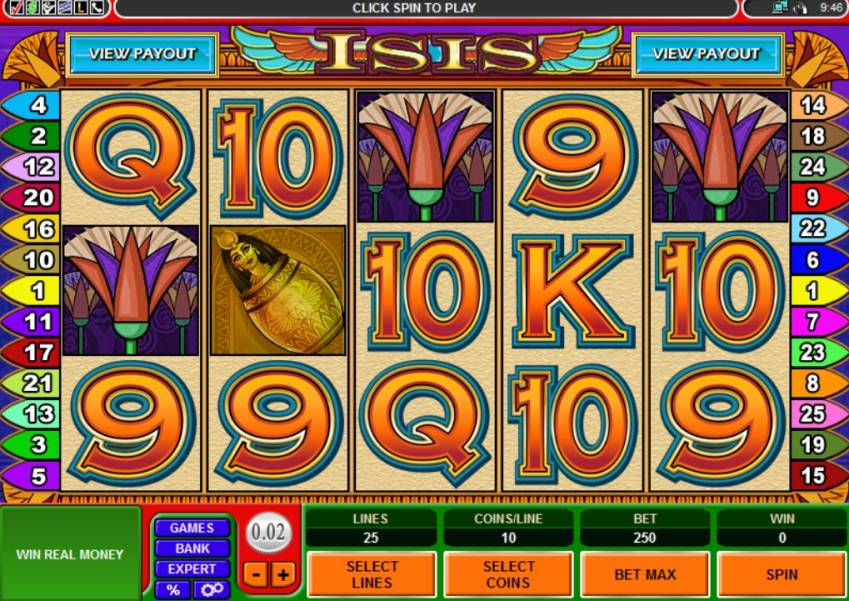Click Select Coins
849x601 pixels.
tap(508, 574)
